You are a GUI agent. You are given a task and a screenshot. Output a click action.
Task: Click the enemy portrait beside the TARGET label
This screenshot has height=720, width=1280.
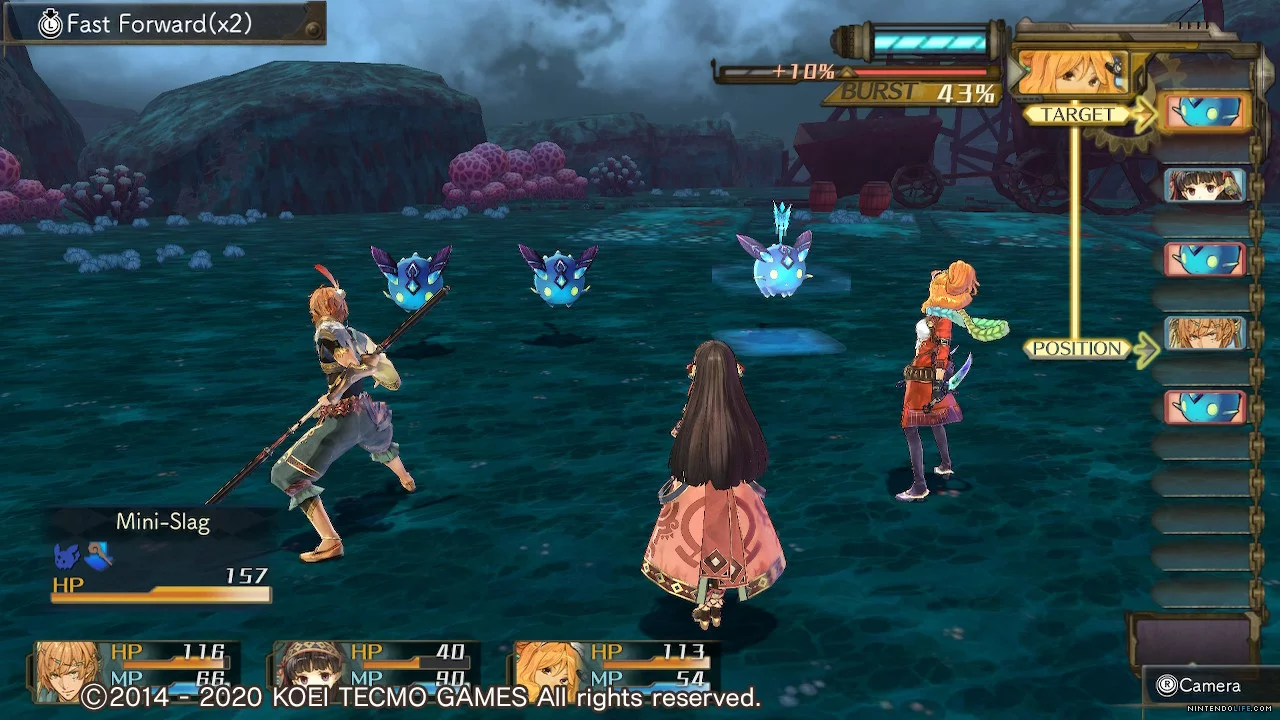point(1207,113)
